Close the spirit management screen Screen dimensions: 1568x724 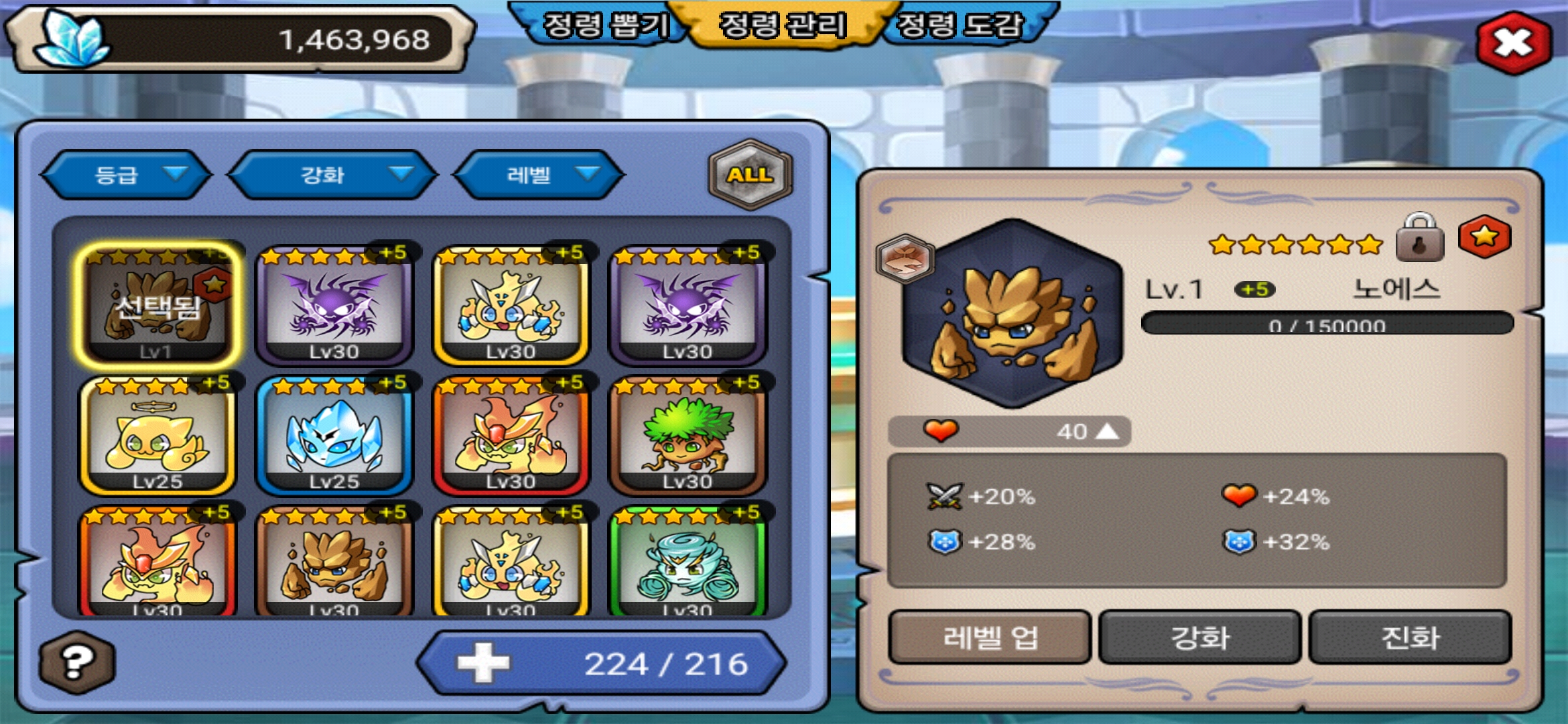click(x=1514, y=43)
